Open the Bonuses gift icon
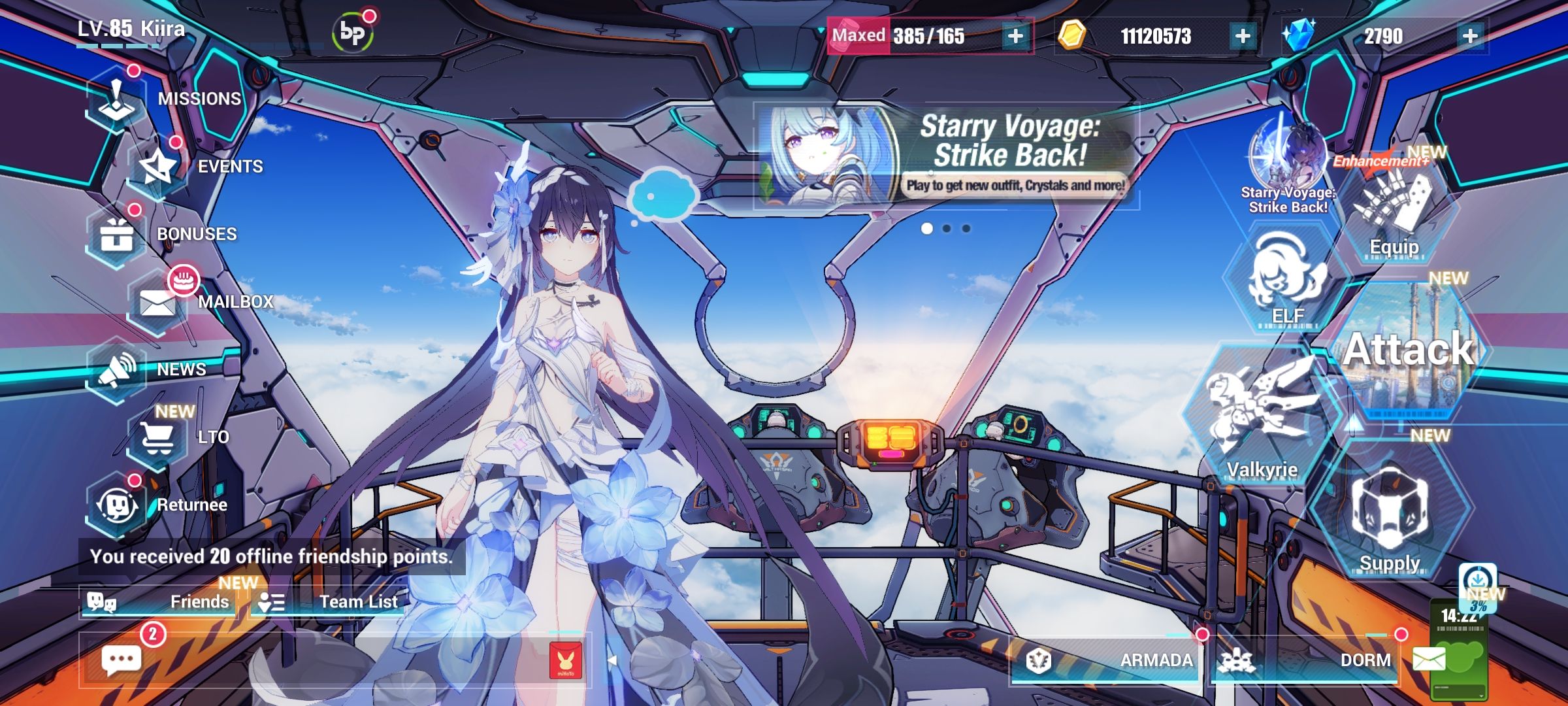The image size is (1568, 706). click(x=118, y=235)
